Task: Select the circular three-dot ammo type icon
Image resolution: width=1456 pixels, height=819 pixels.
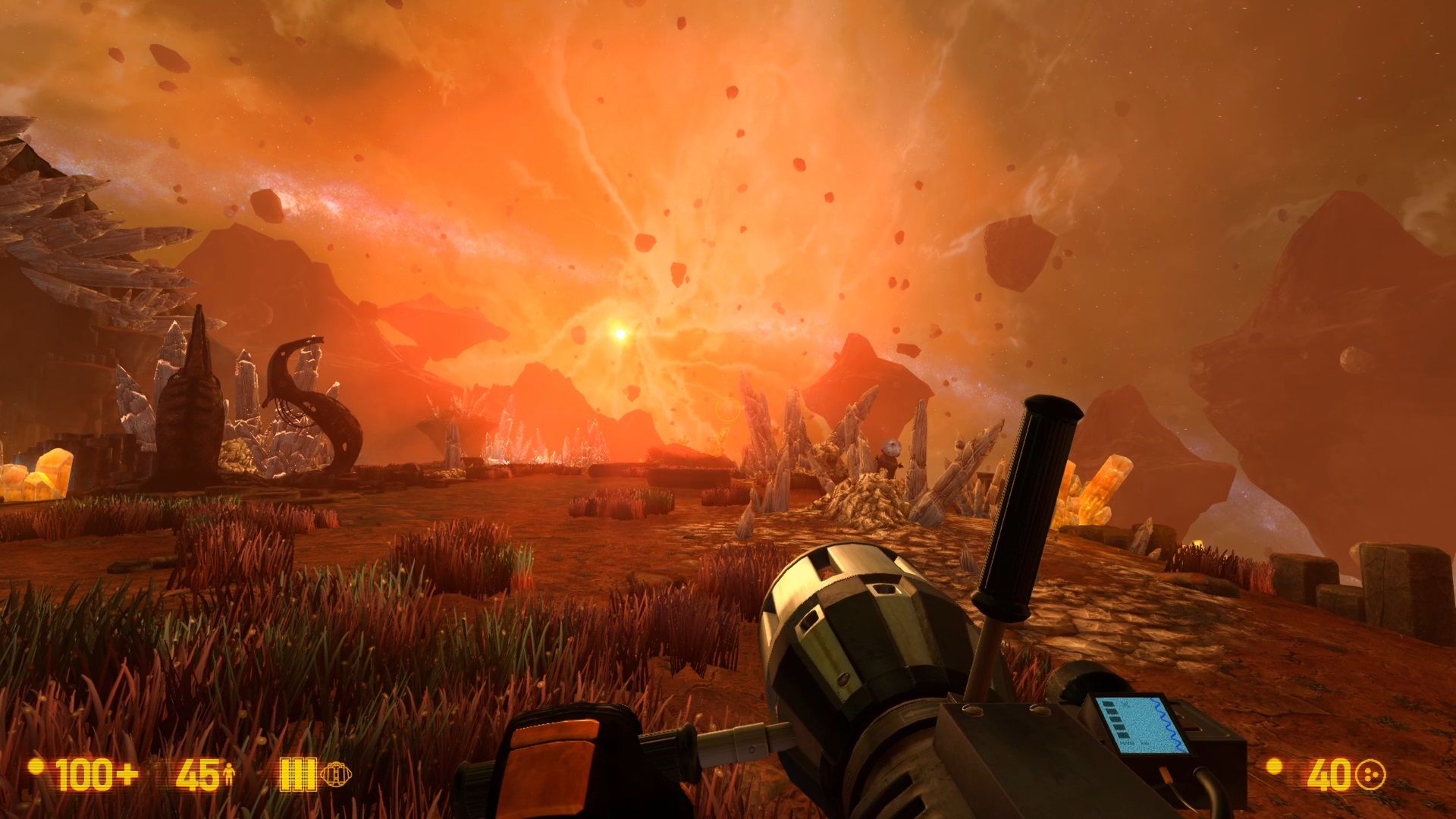Action: (x=1370, y=775)
